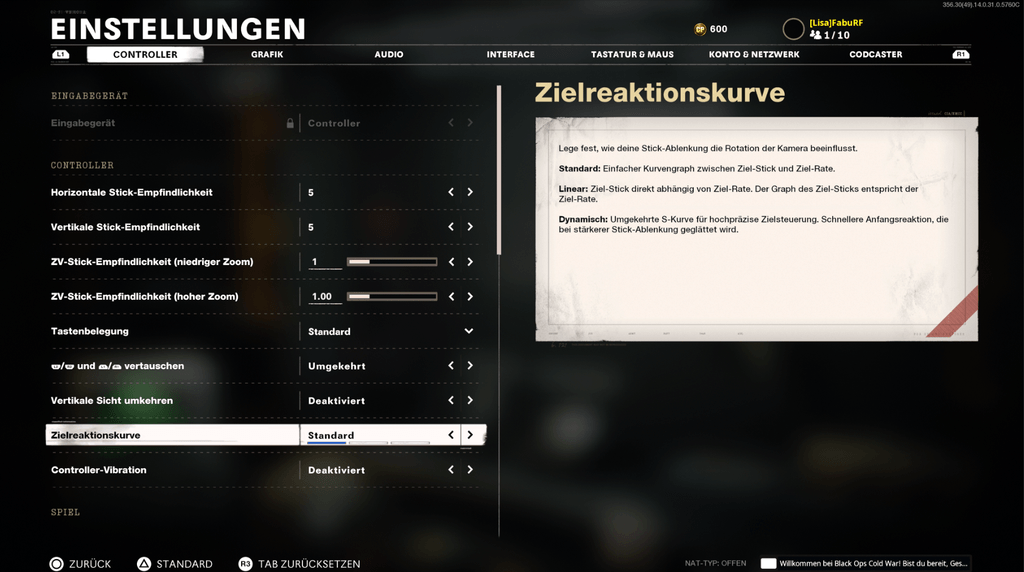Click left arrow on Controller-Vibration row
Viewport: 1024px width, 572px height.
tap(451, 470)
